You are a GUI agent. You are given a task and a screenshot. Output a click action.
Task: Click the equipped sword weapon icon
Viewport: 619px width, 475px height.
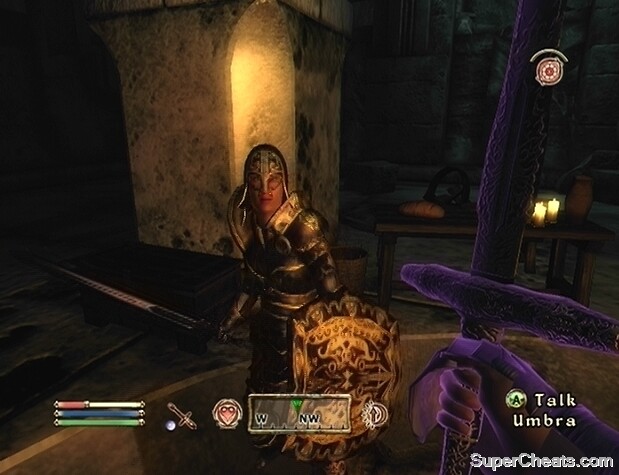[x=182, y=414]
